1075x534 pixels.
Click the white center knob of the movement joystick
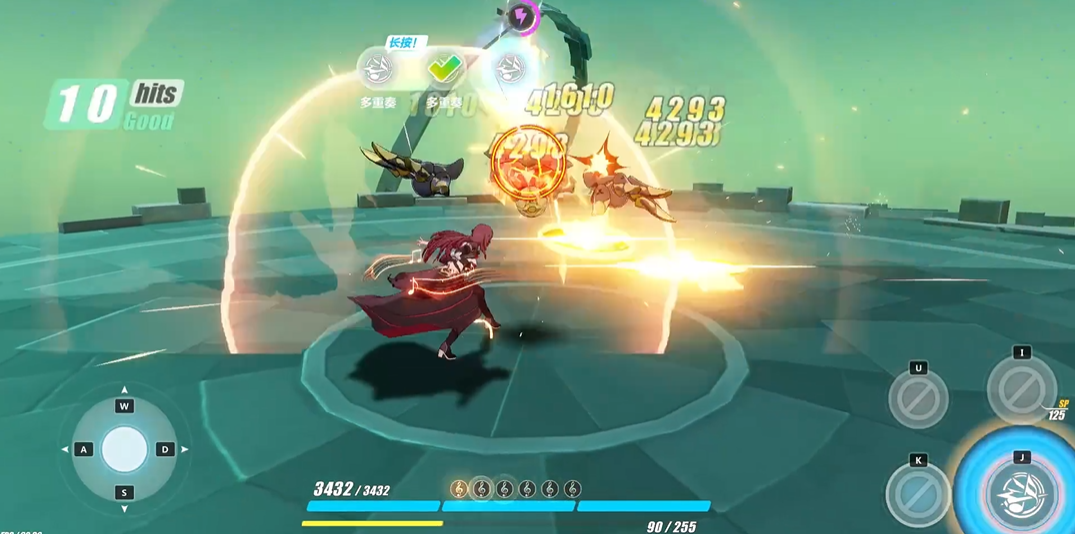pyautogui.click(x=125, y=449)
